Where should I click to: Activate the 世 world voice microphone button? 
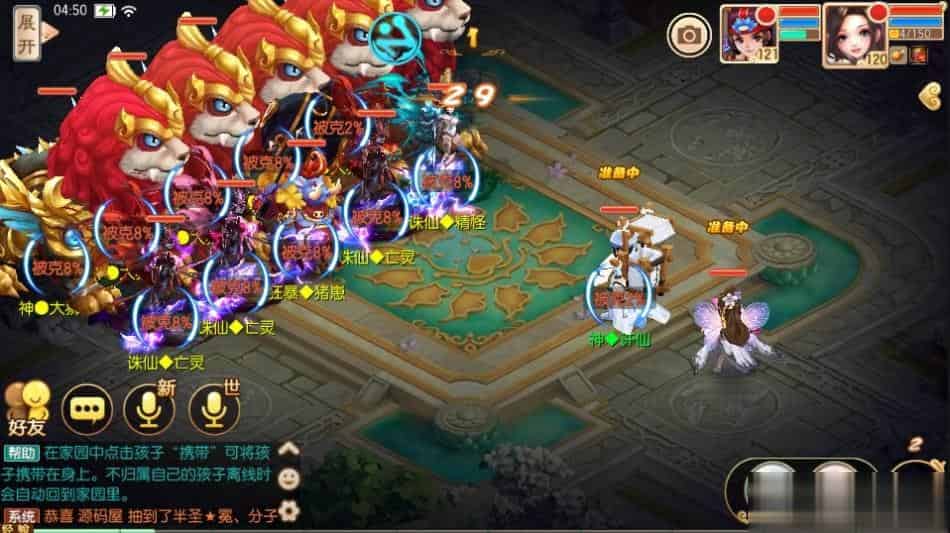coord(214,408)
